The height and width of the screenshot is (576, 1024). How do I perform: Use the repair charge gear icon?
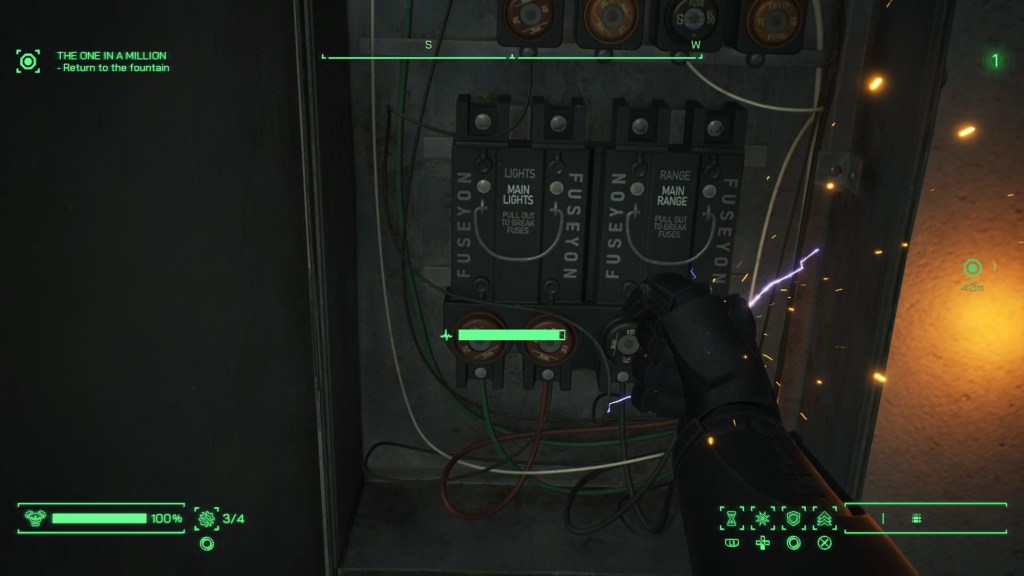point(206,518)
